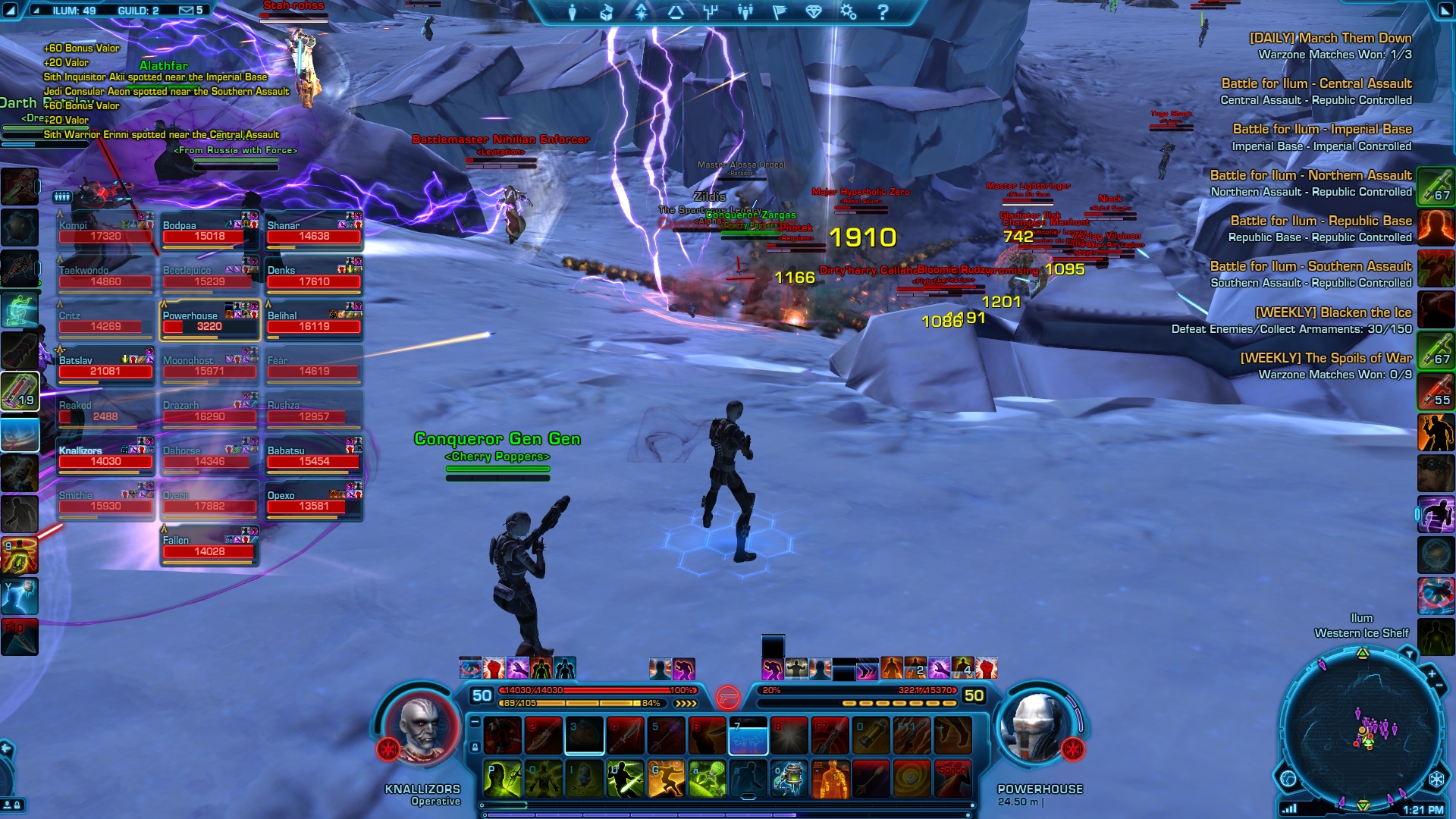Open the help question mark menu
This screenshot has height=819, width=1456.
click(x=883, y=12)
